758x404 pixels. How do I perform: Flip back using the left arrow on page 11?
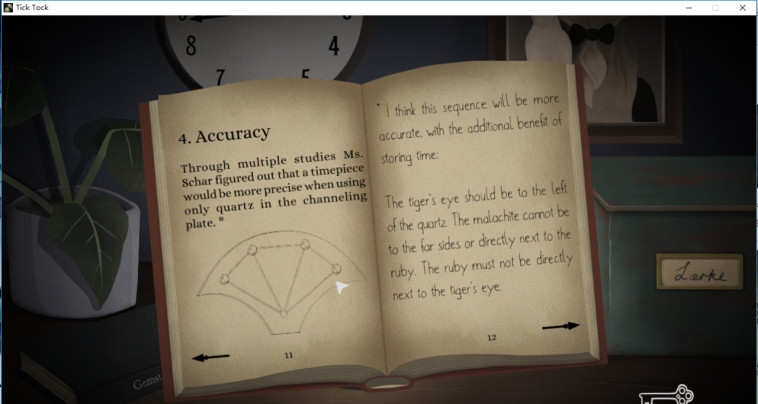click(x=210, y=357)
